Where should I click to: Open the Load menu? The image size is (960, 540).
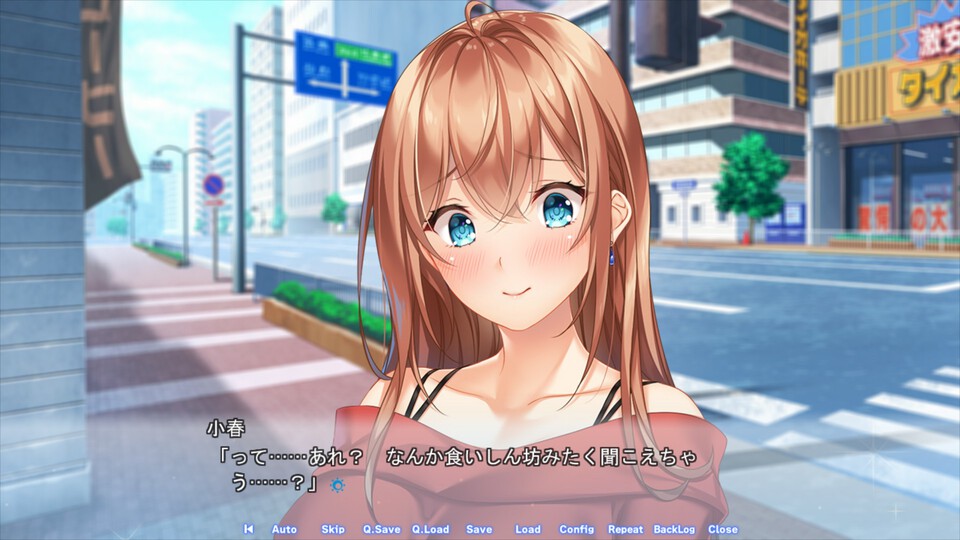pyautogui.click(x=527, y=529)
